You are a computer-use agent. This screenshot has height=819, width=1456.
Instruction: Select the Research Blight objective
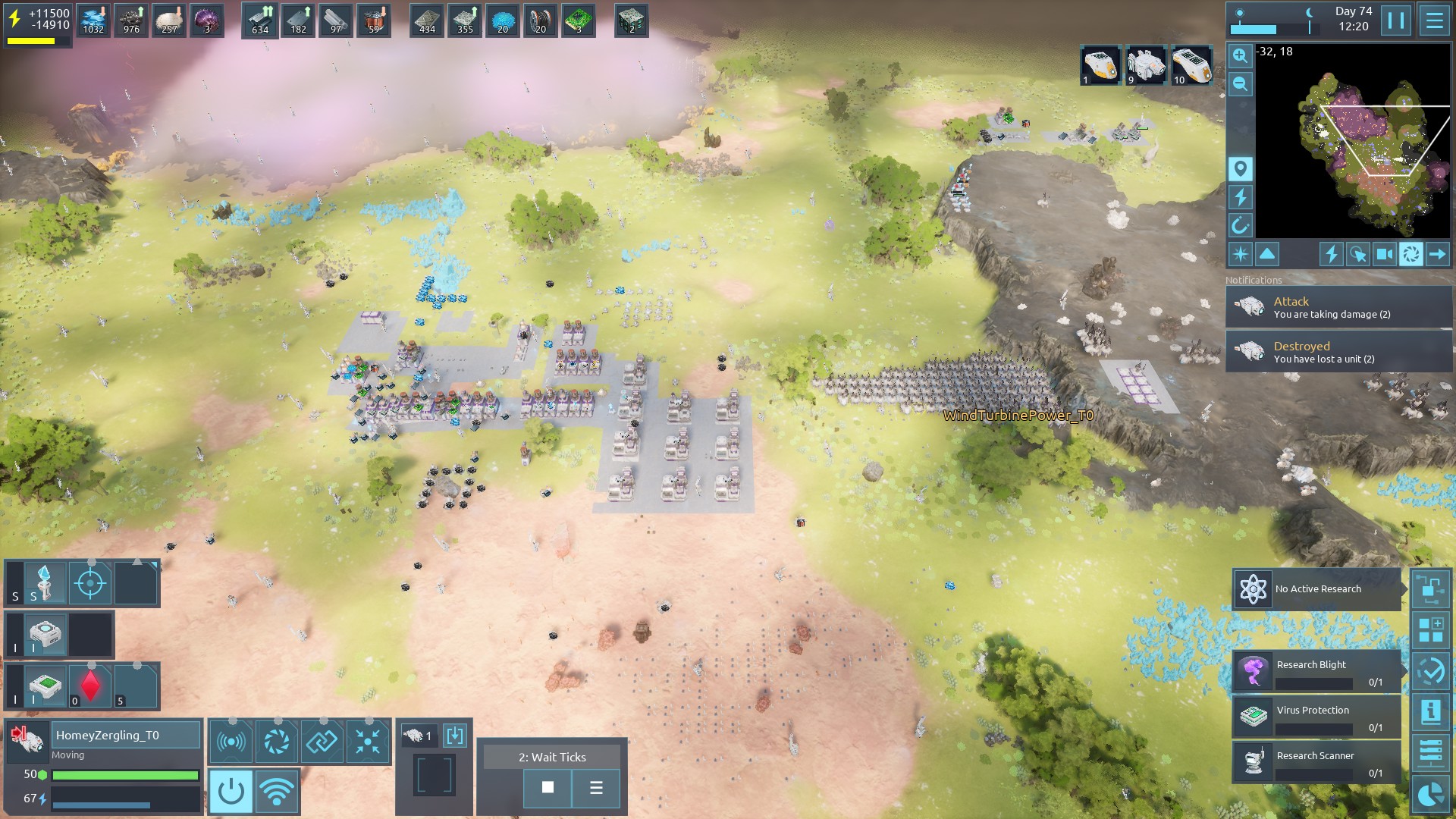pos(1317,672)
